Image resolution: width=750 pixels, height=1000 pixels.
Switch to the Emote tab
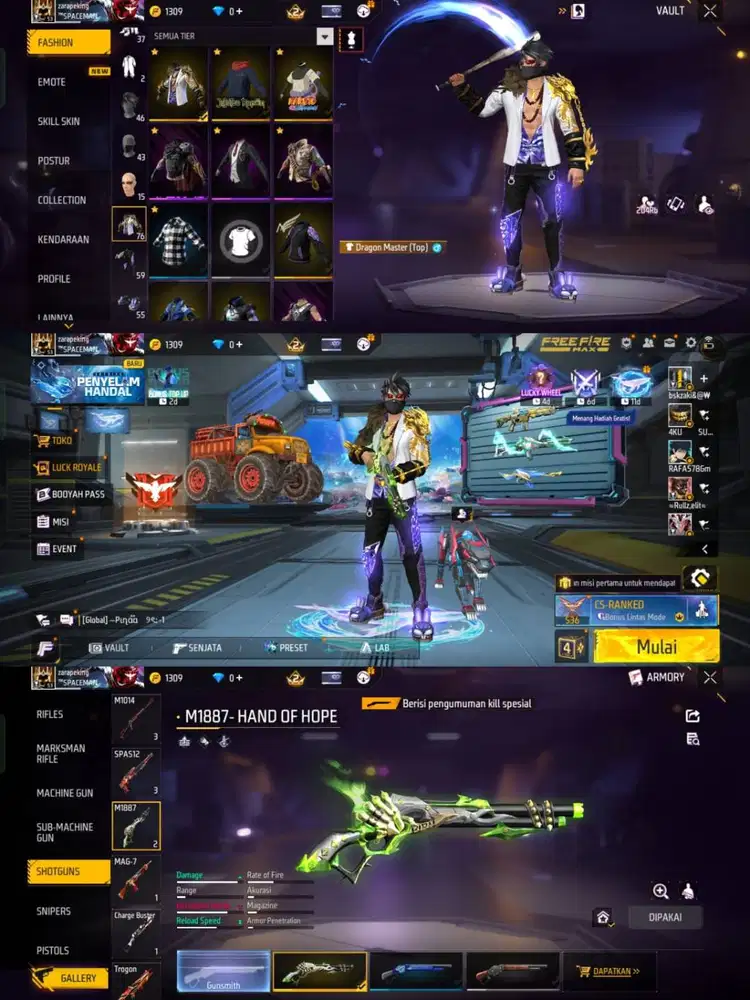tap(52, 82)
